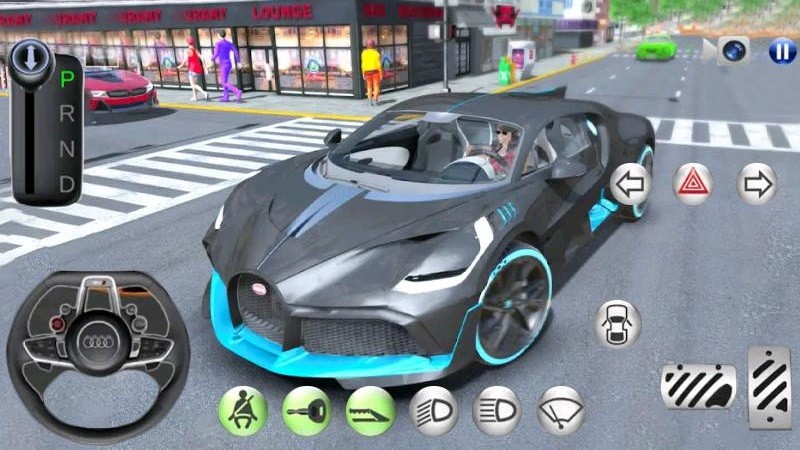
Task: Activate the windshield wipers
Action: tap(561, 410)
